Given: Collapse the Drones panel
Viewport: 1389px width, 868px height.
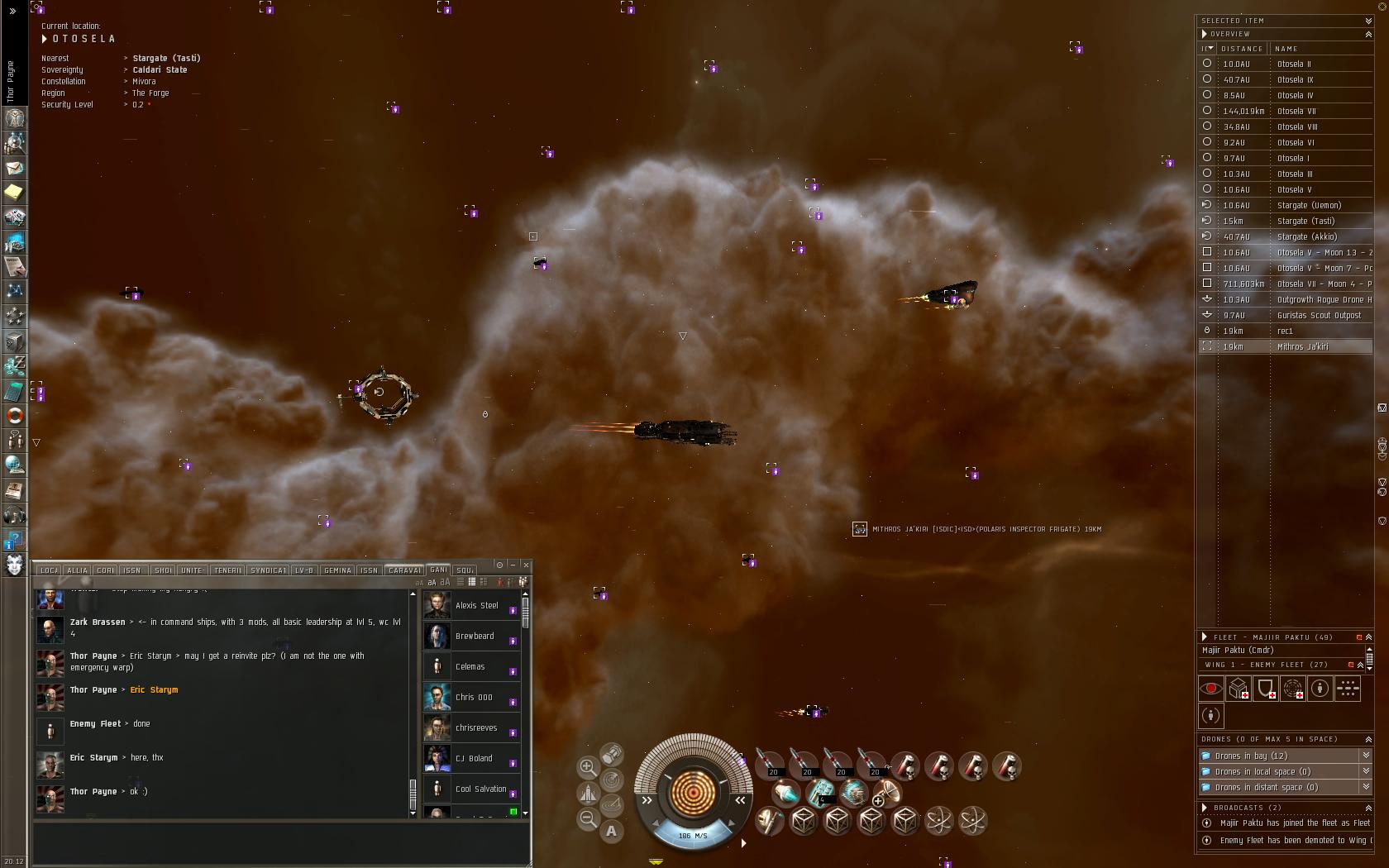Looking at the screenshot, I should click(1368, 739).
